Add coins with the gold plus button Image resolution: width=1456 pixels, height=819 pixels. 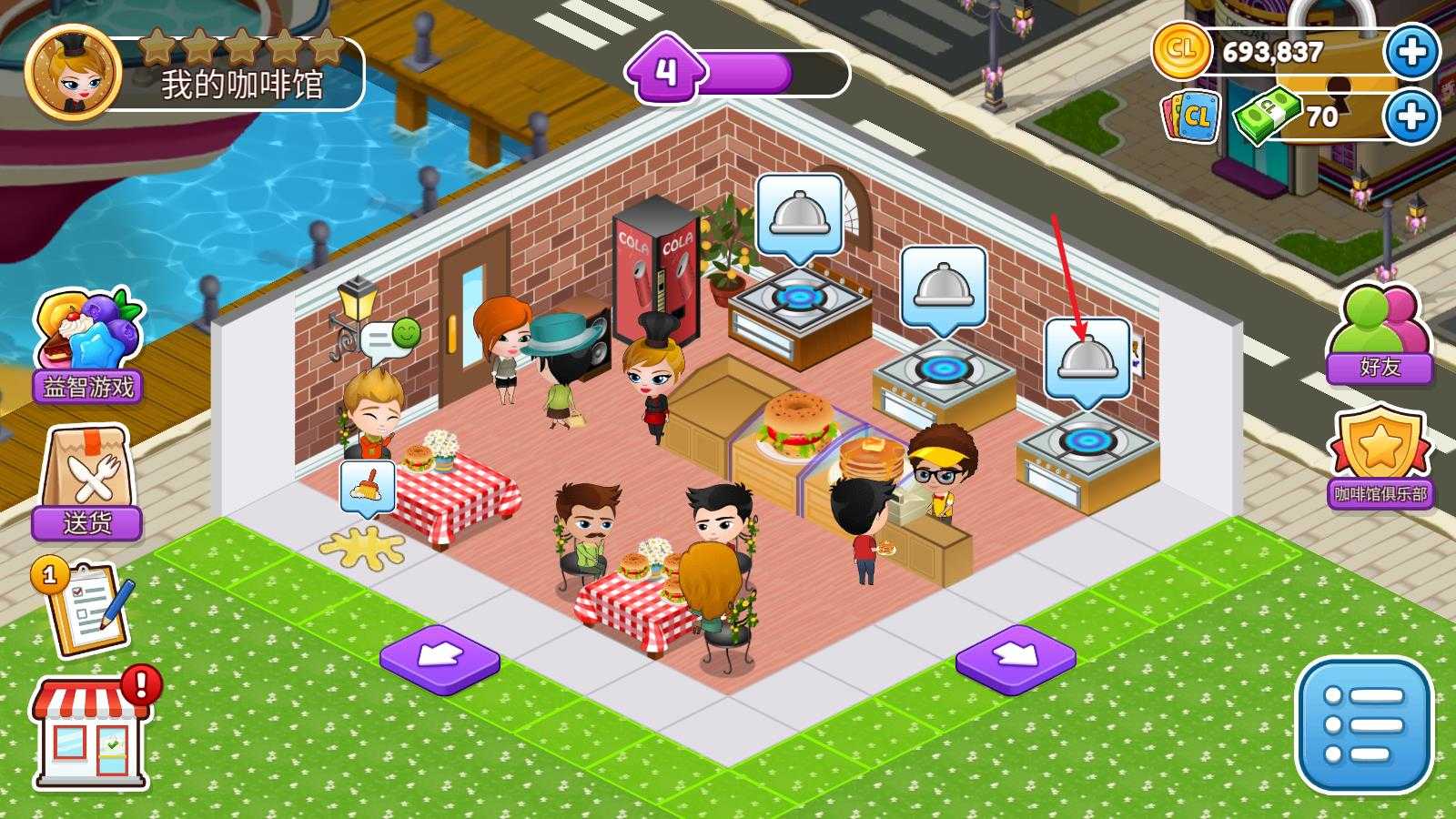1411,52
